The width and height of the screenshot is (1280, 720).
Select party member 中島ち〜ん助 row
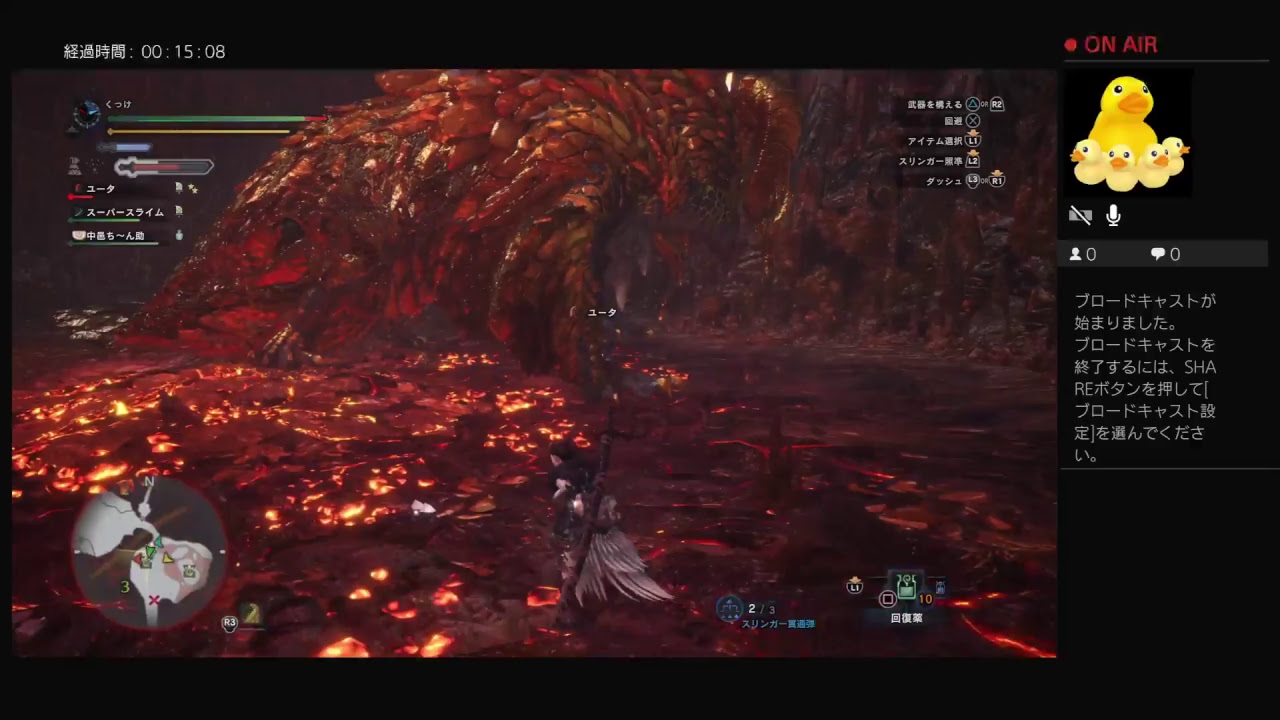[114, 236]
